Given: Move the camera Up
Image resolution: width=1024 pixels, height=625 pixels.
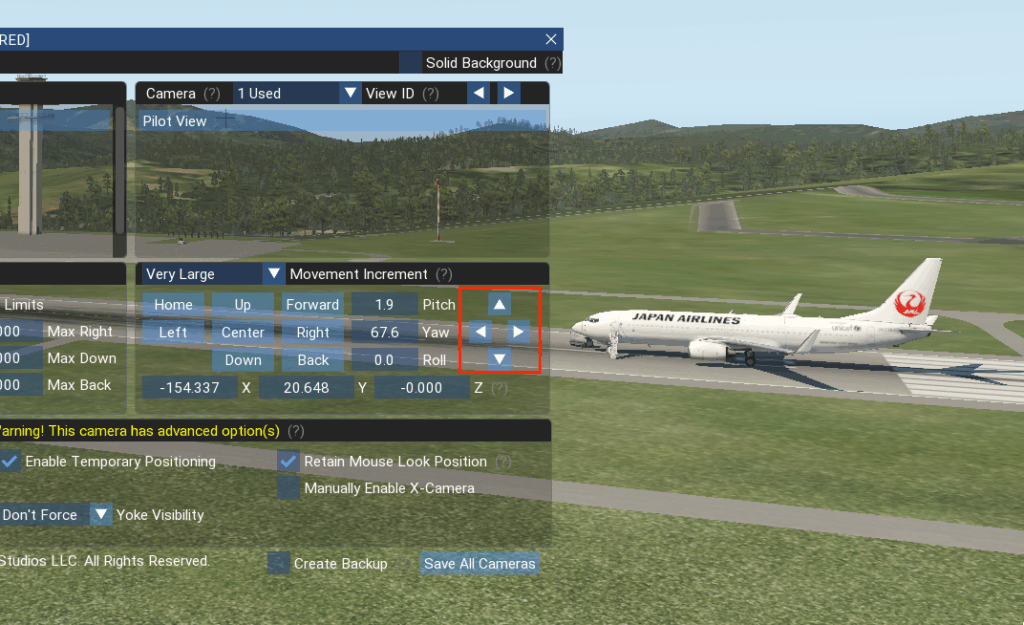Looking at the screenshot, I should (x=243, y=304).
